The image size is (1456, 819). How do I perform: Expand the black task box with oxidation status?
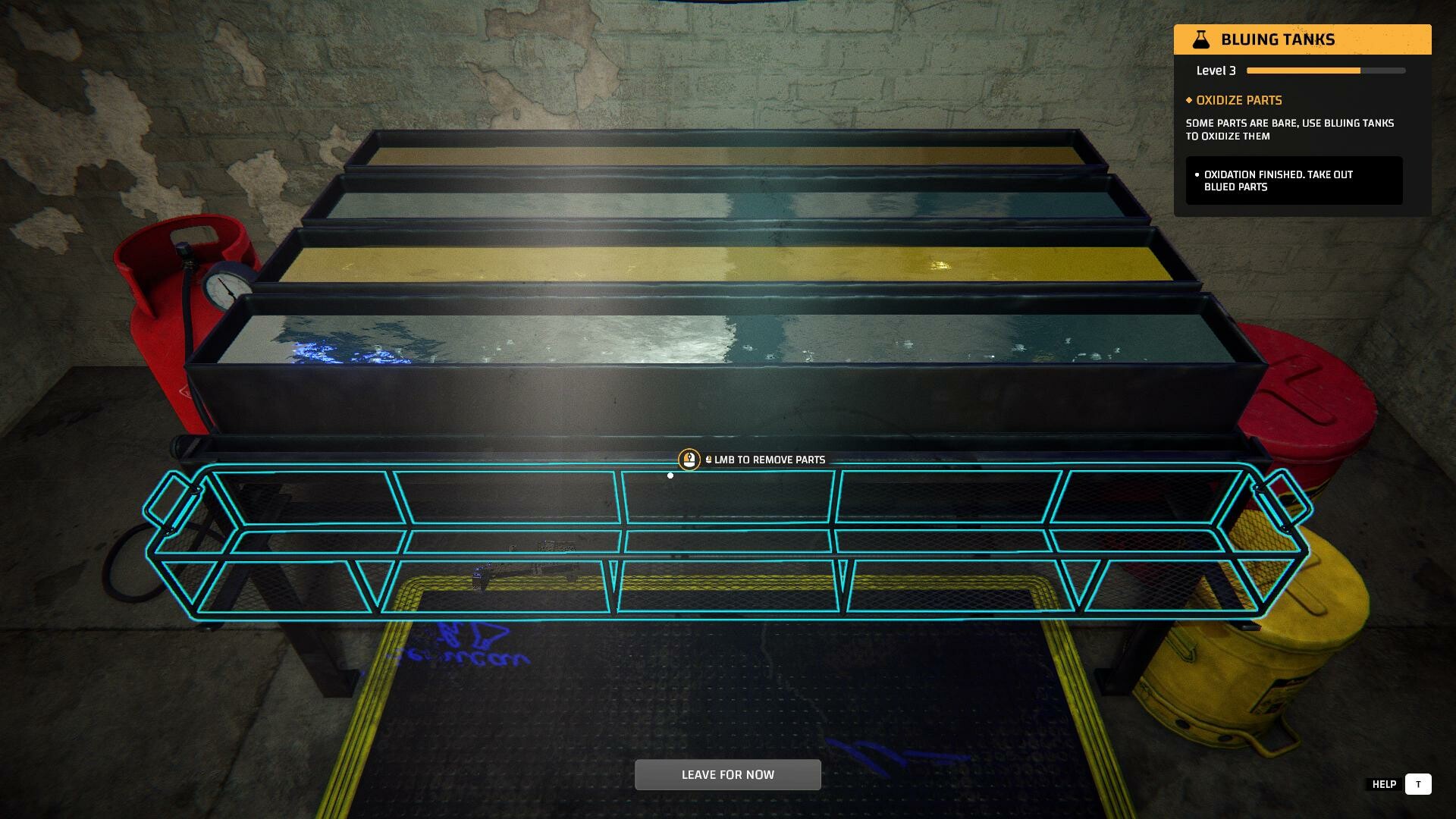tap(1293, 180)
